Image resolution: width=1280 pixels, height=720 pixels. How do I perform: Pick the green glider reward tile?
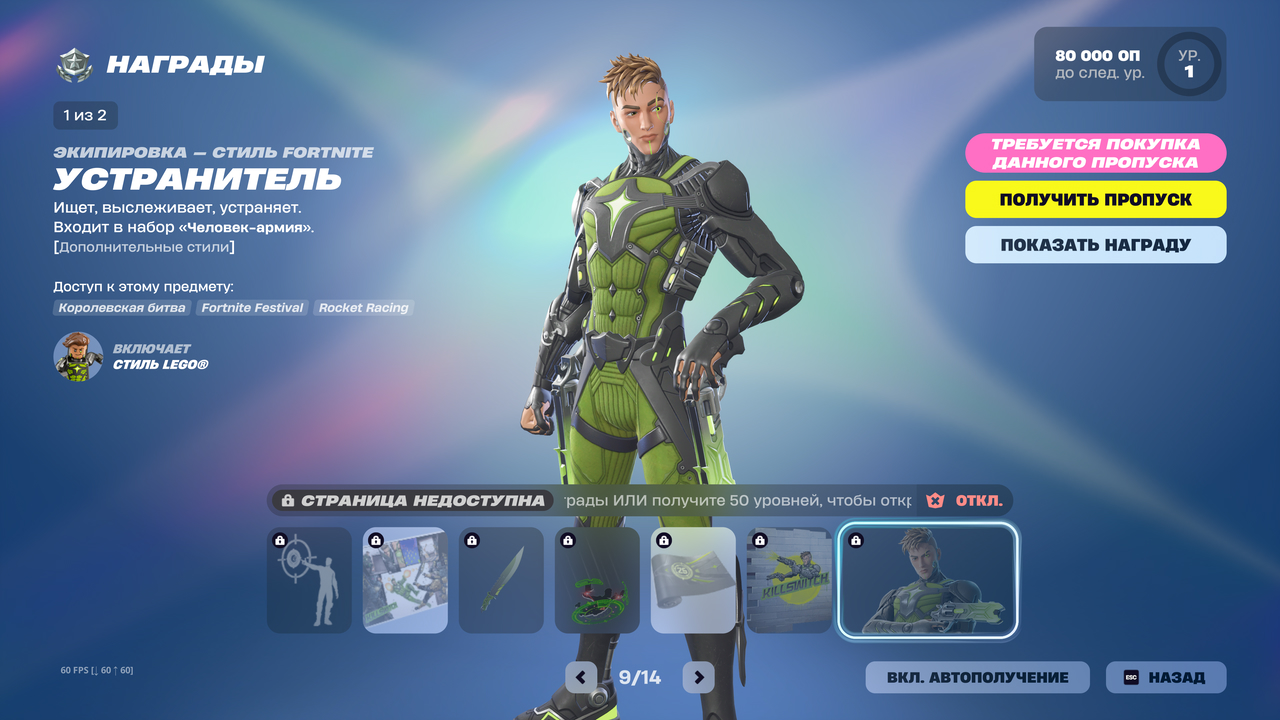(x=597, y=580)
